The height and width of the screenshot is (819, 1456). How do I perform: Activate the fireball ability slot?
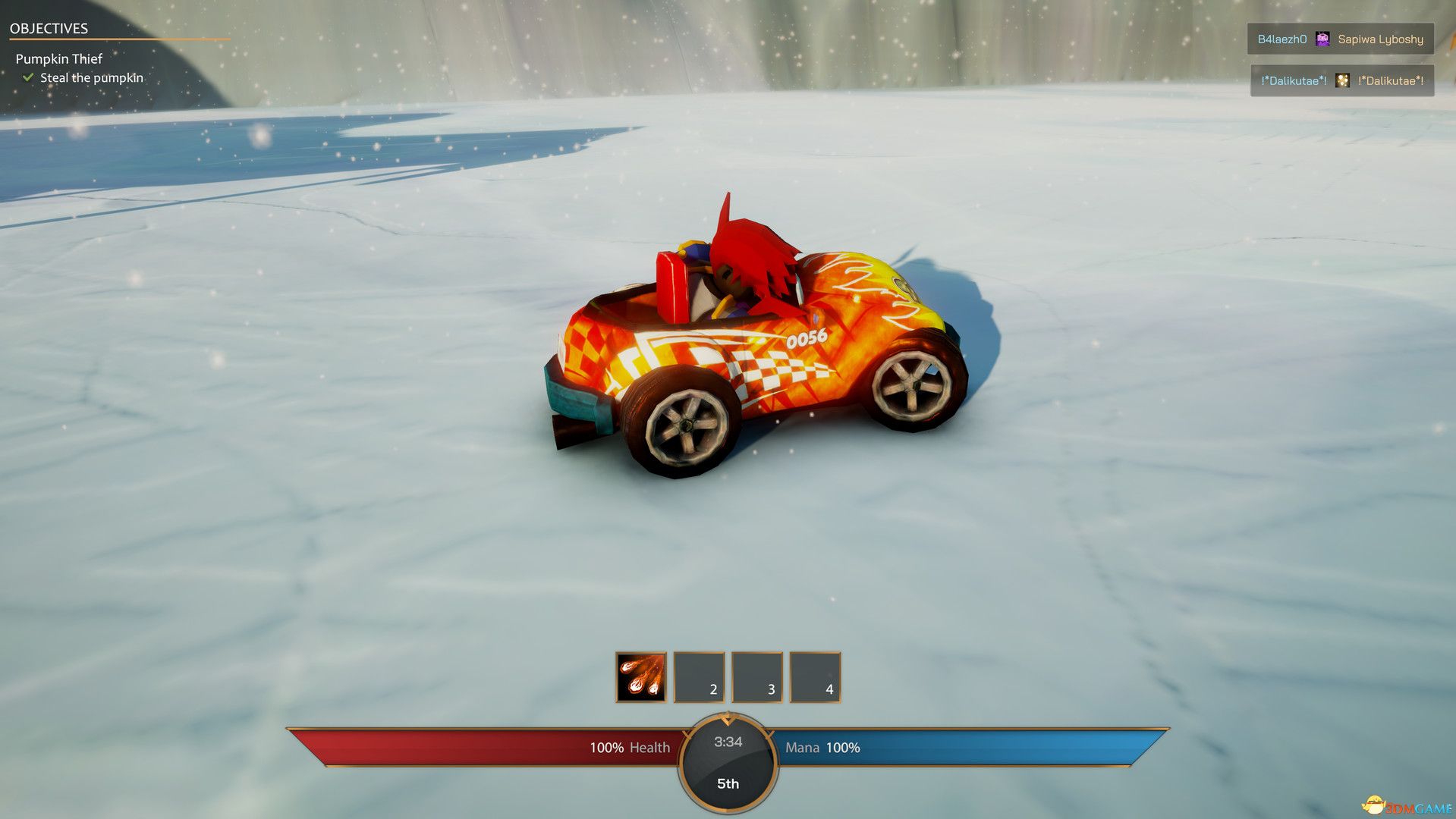coord(641,677)
